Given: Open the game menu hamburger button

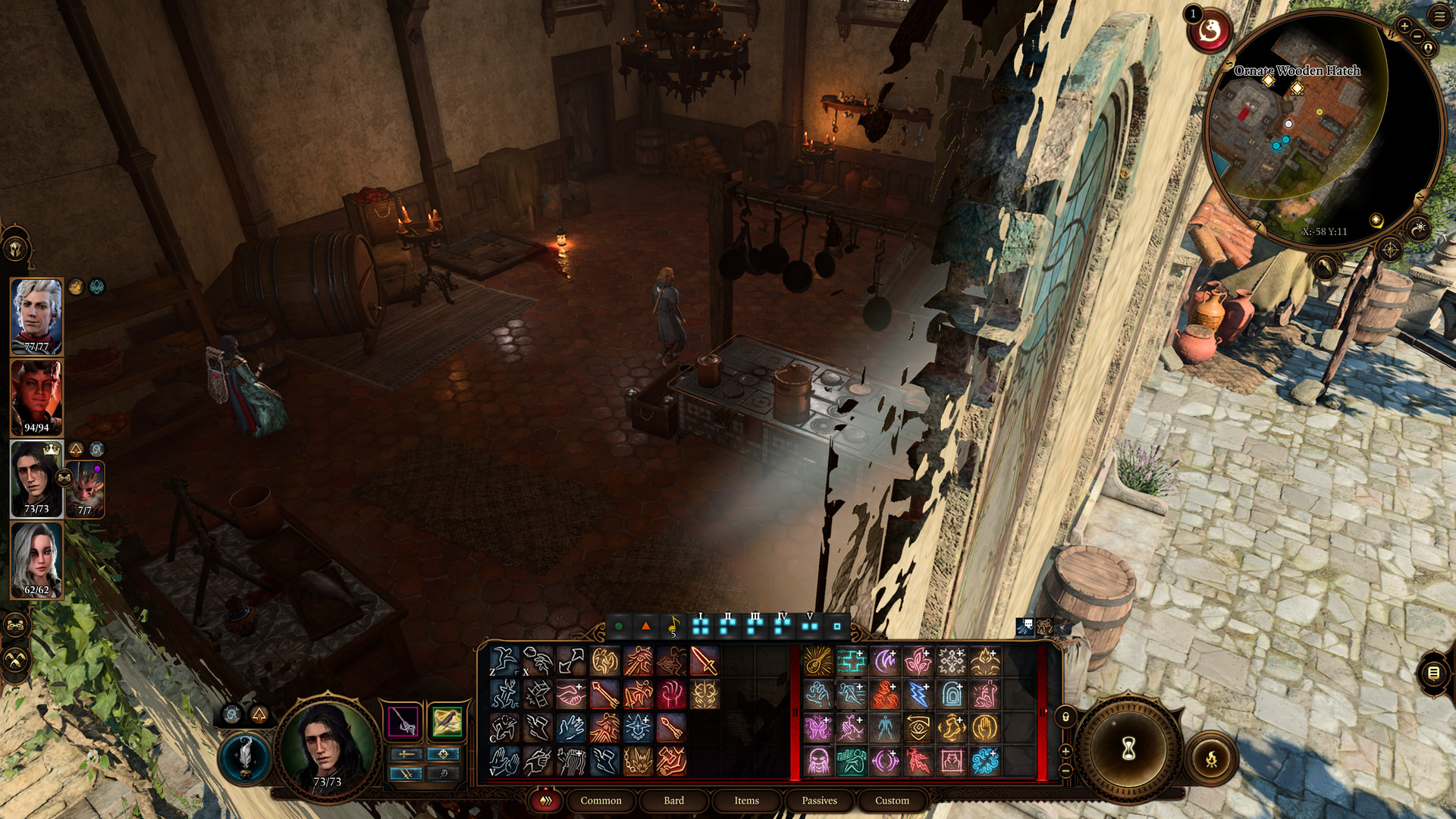Looking at the screenshot, I should click(x=1439, y=17).
